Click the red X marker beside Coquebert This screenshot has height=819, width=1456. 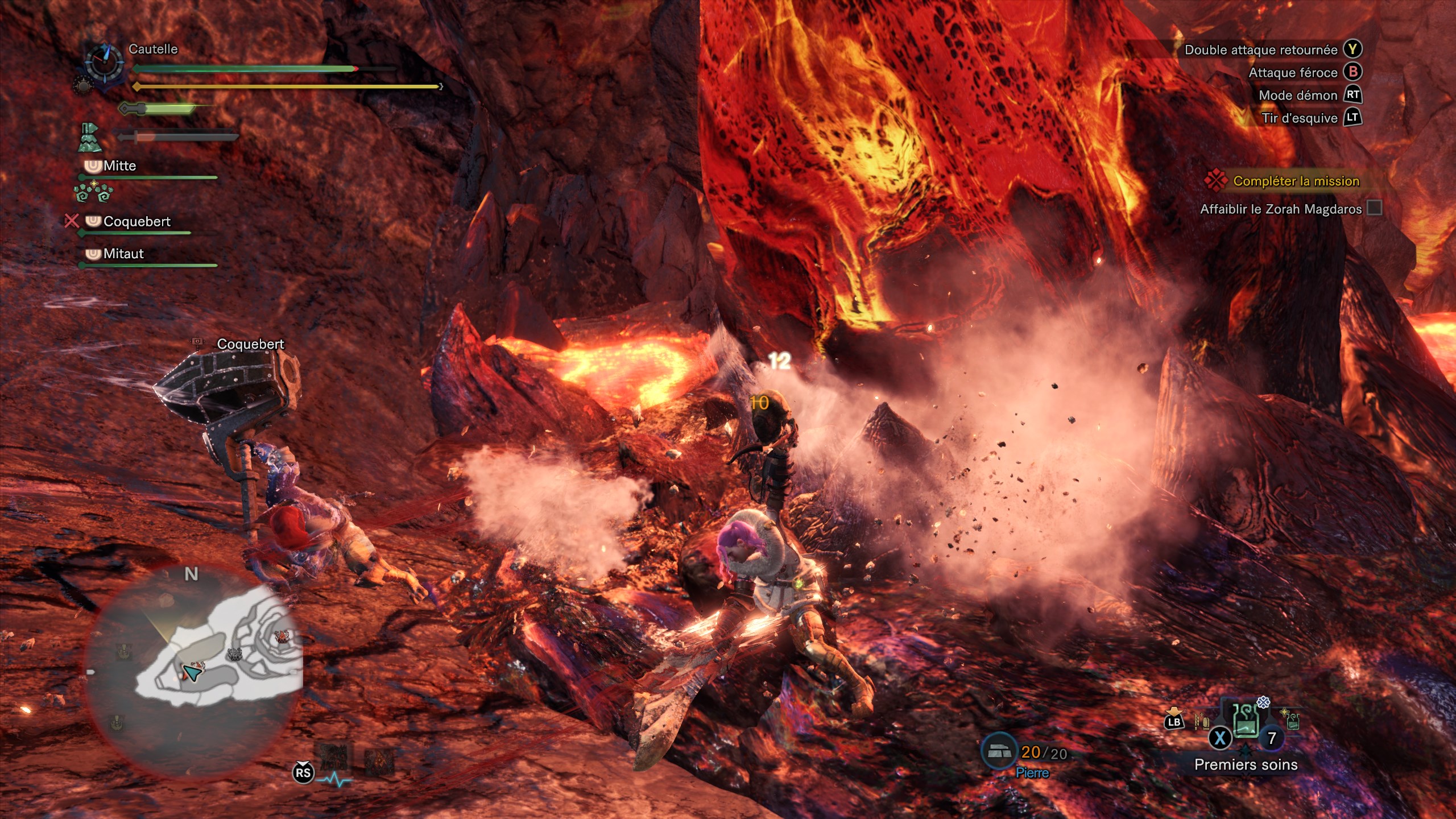(71, 221)
